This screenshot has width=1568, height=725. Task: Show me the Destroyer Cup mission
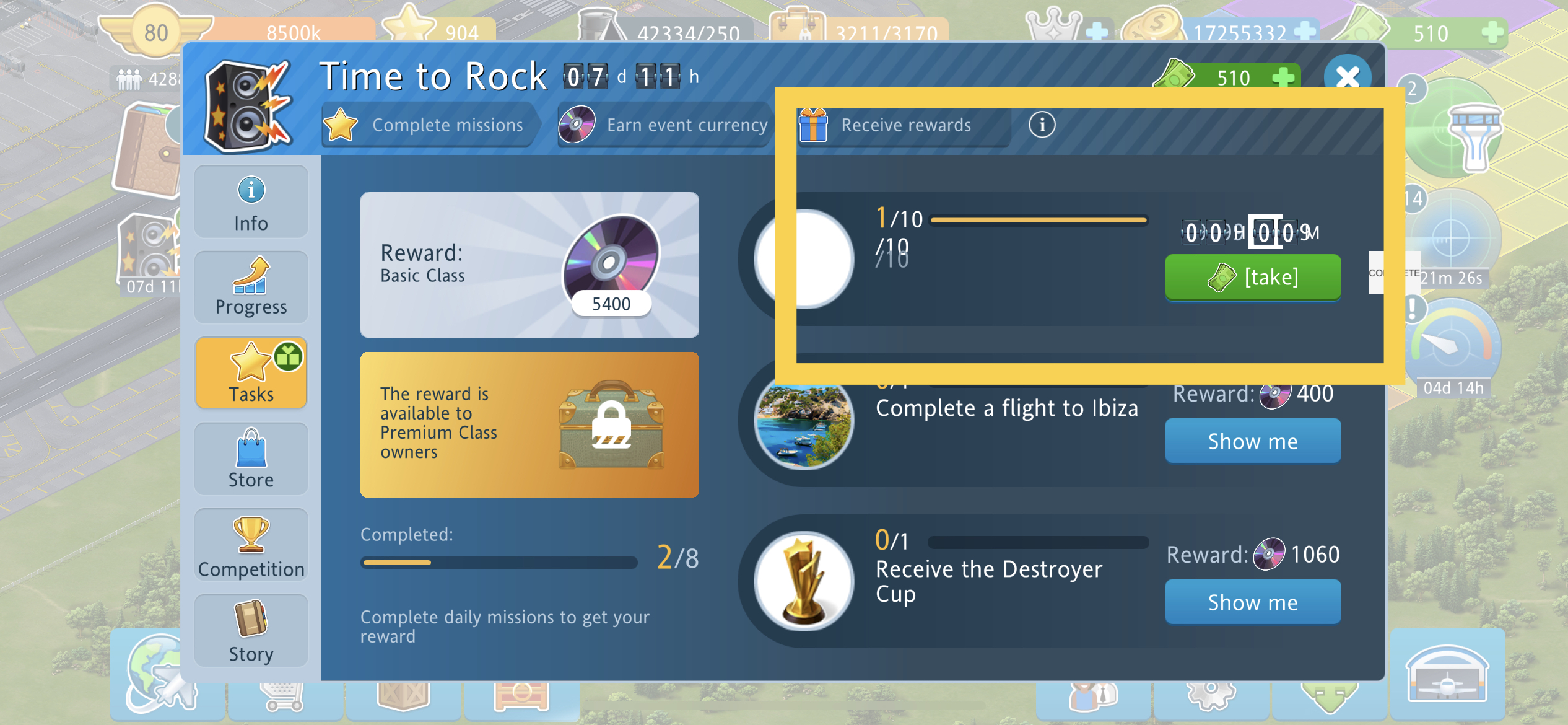[1252, 602]
